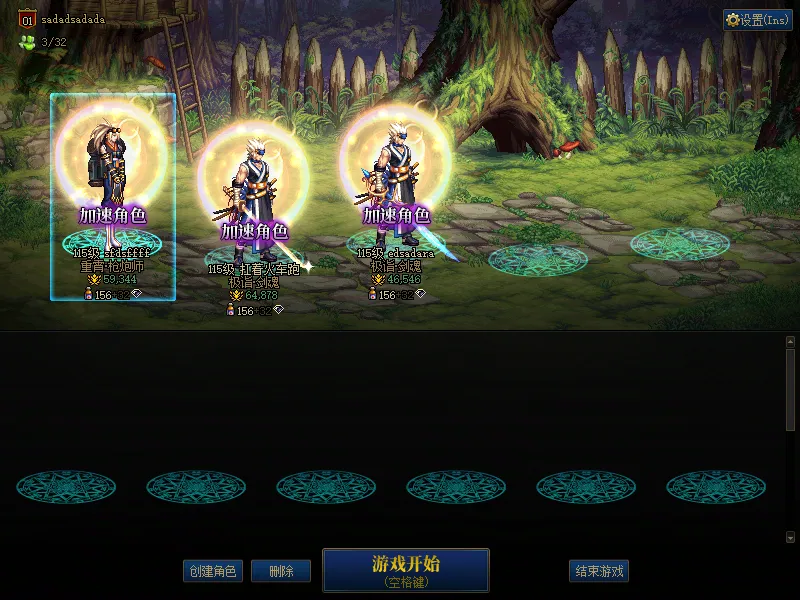Image resolution: width=800 pixels, height=600 pixels.
Task: Open the 设置(Ins) settings menu
Action: click(757, 20)
